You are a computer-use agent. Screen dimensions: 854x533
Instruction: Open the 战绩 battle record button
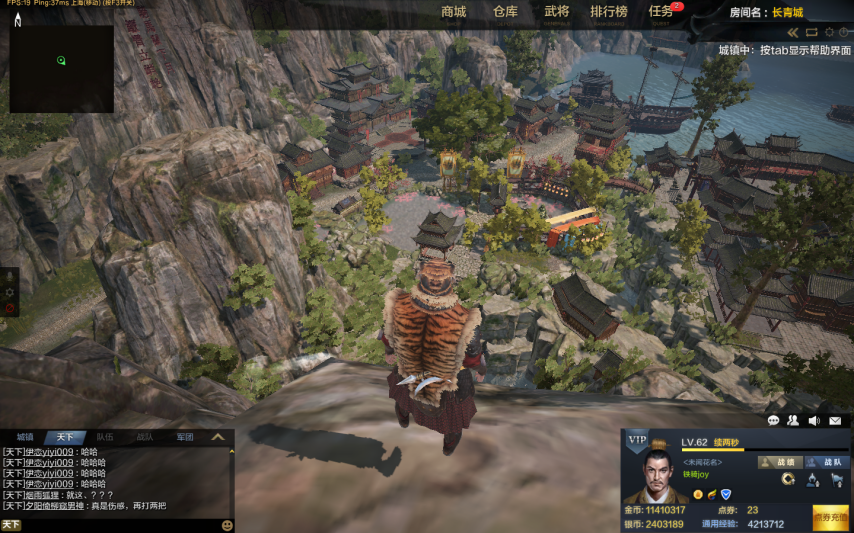click(x=779, y=462)
